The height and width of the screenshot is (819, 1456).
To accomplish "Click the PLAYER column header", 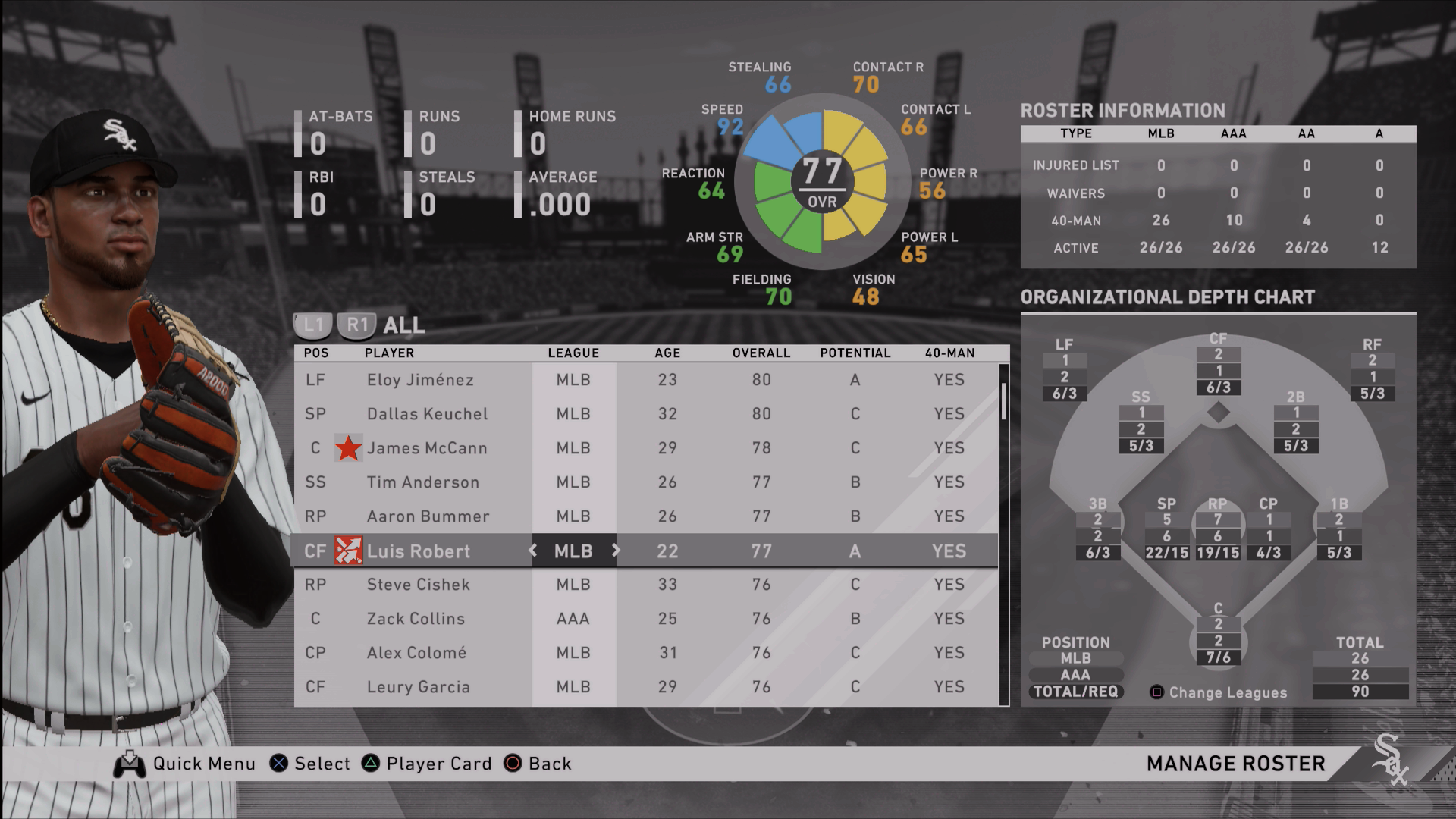I will pos(389,353).
